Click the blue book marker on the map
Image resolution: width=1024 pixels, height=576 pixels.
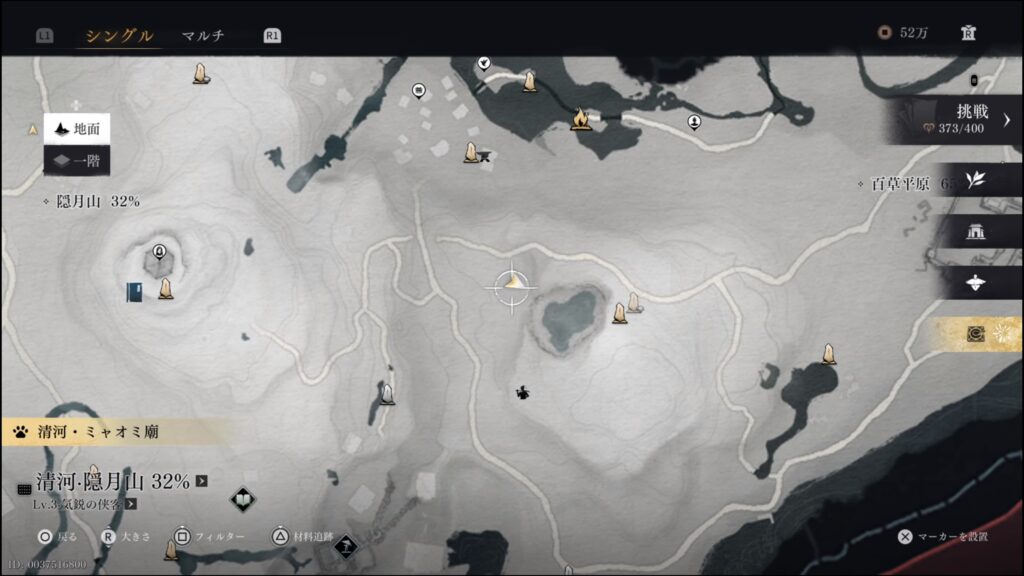[134, 291]
